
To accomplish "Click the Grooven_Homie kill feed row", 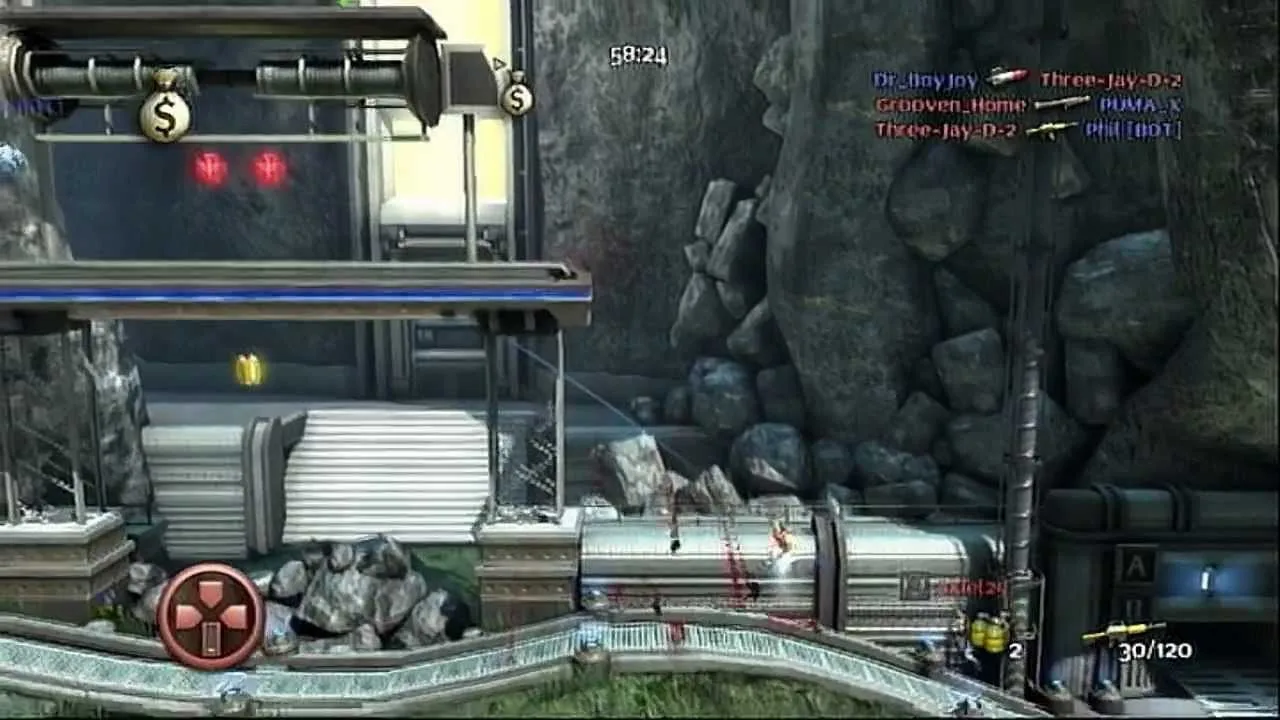I will [x=1028, y=104].
